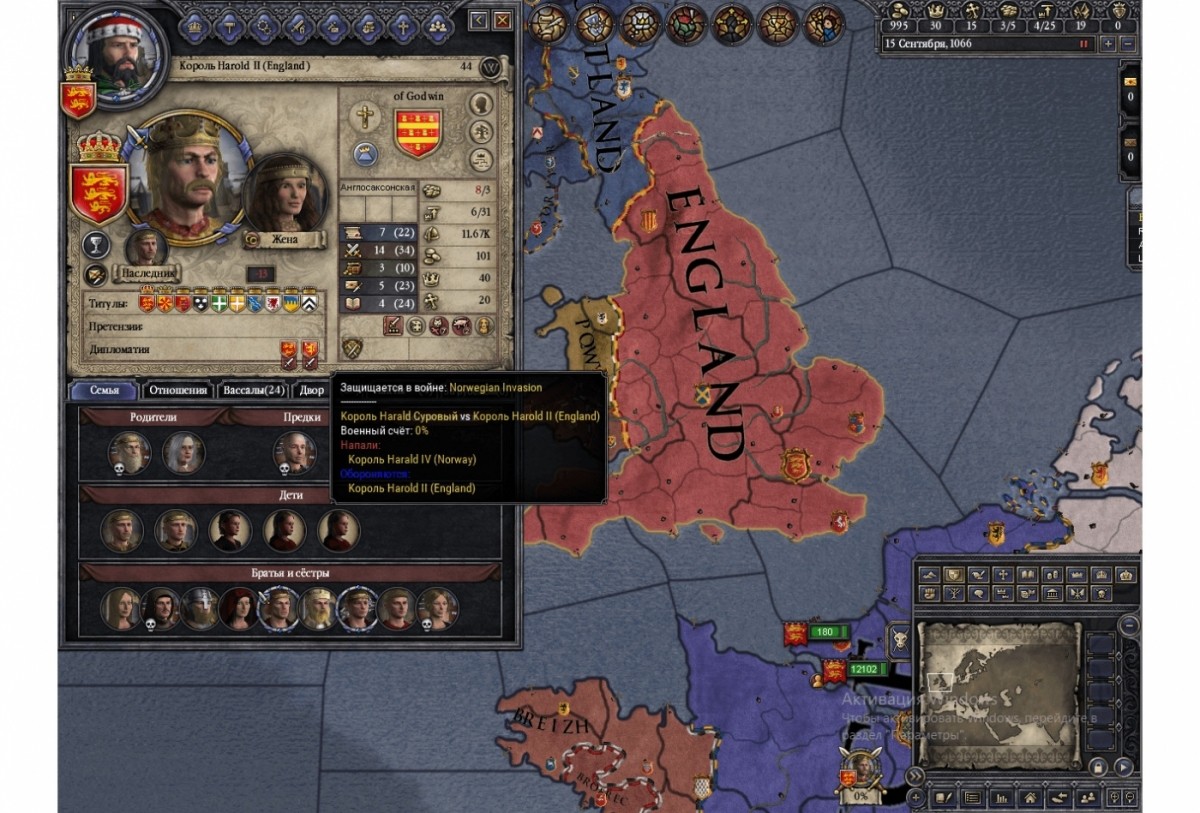Switch to the religion cross map mode

(1003, 576)
